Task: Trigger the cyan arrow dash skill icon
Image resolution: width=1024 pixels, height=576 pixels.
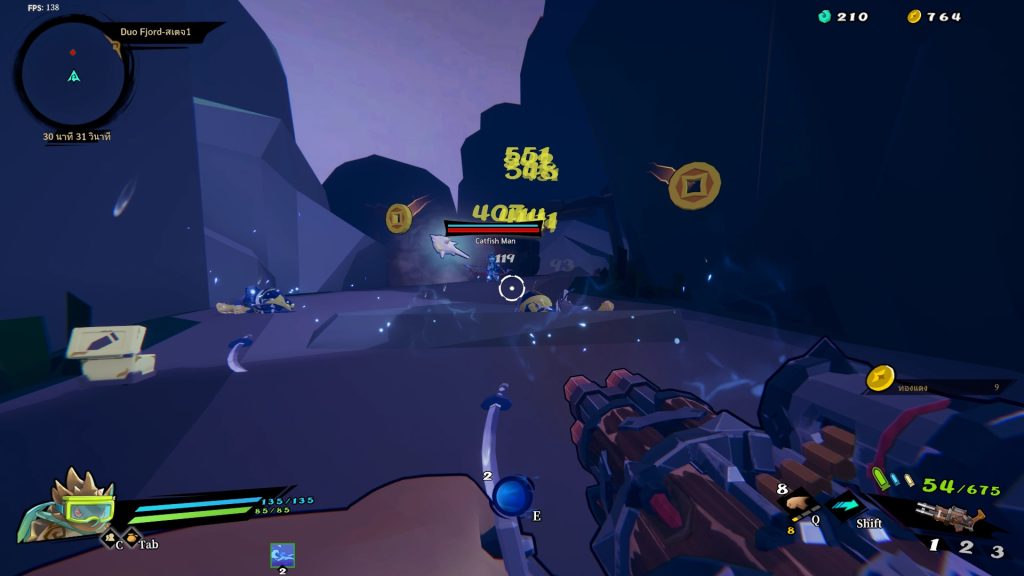Action: [x=847, y=506]
